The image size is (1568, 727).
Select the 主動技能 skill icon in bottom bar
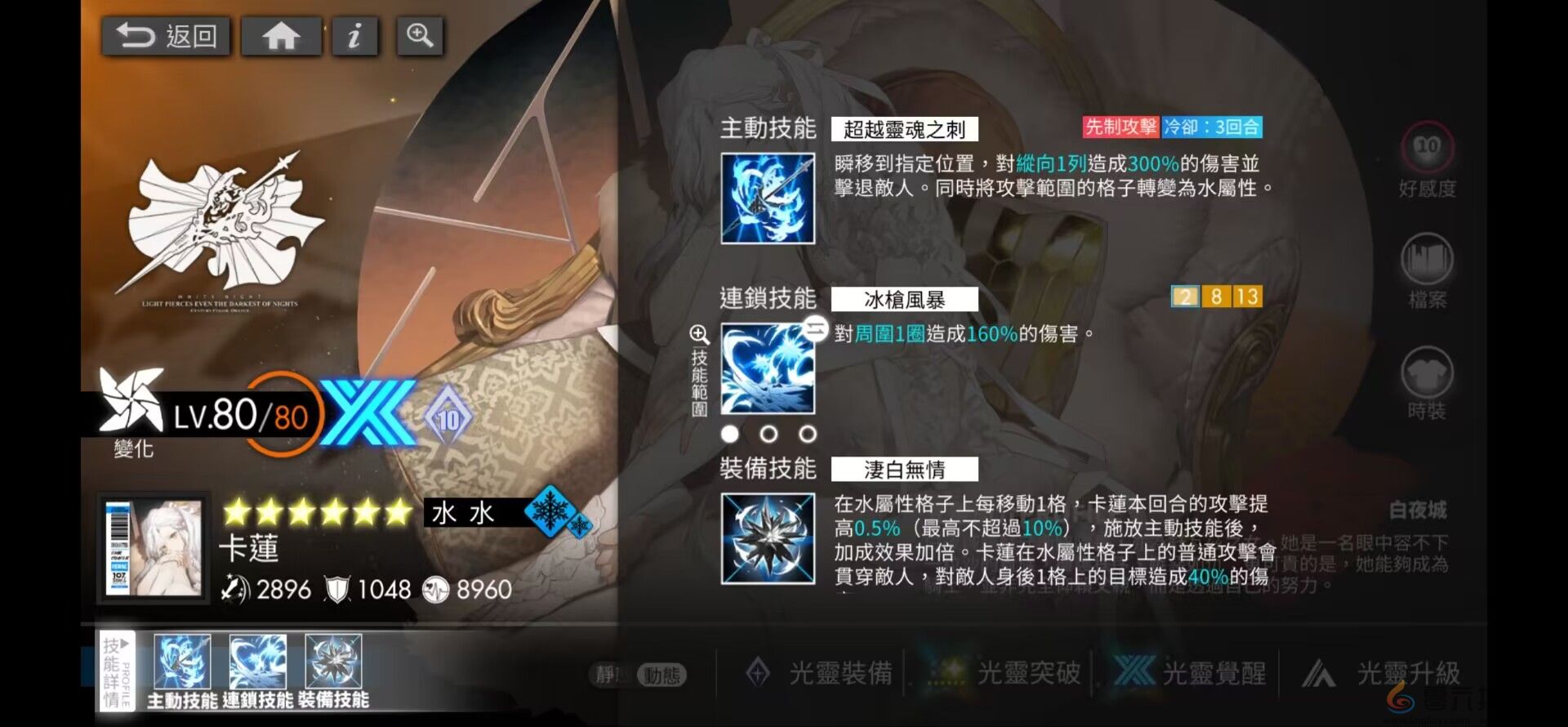tap(181, 663)
